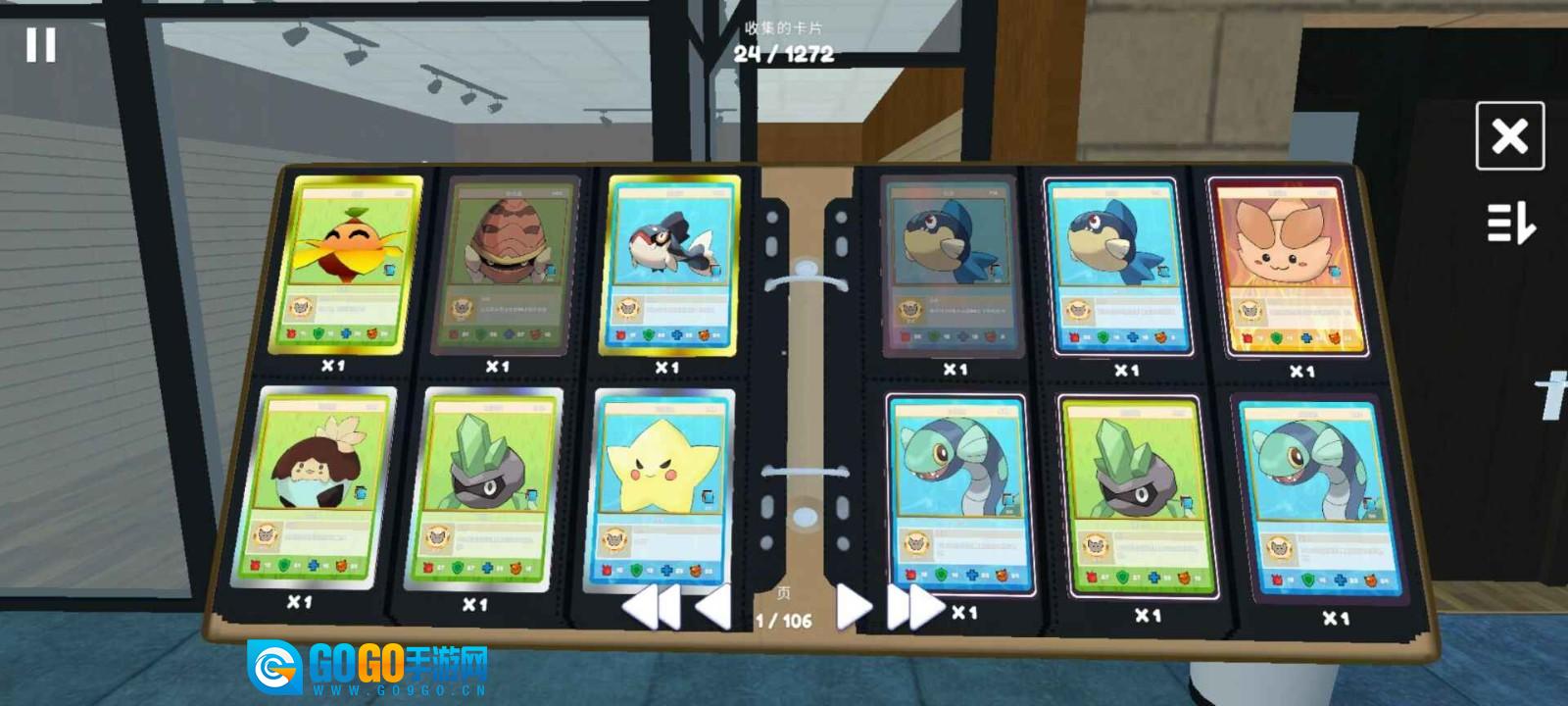
Task: Open the card sorting options
Action: tap(1510, 223)
